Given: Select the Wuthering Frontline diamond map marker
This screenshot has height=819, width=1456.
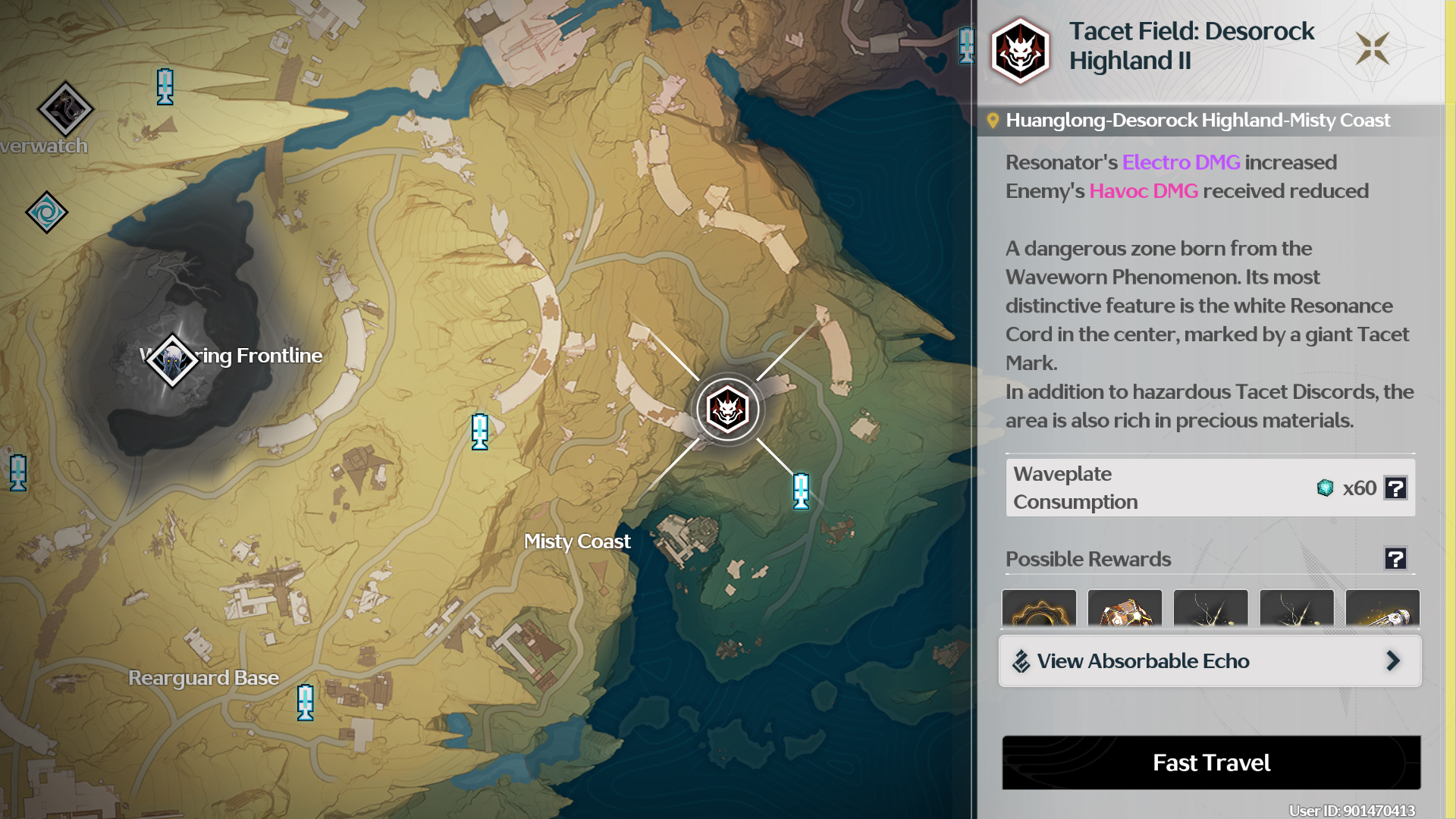Looking at the screenshot, I should click(172, 361).
